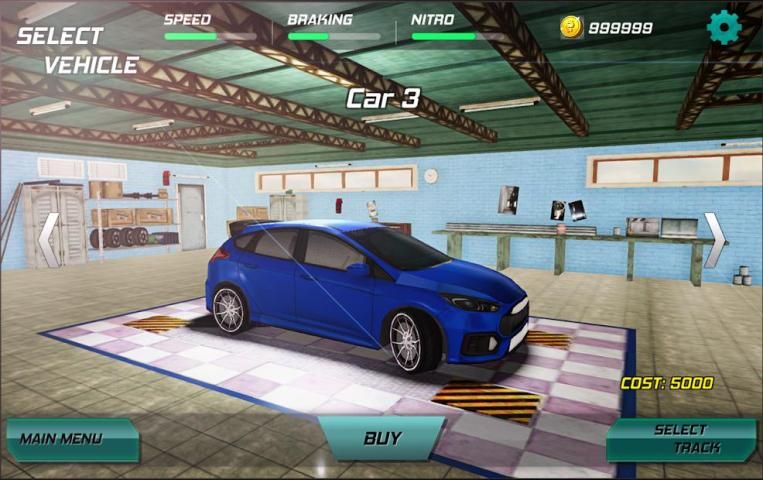Show the next vehicle with right arrow
763x480 pixels.
click(715, 240)
